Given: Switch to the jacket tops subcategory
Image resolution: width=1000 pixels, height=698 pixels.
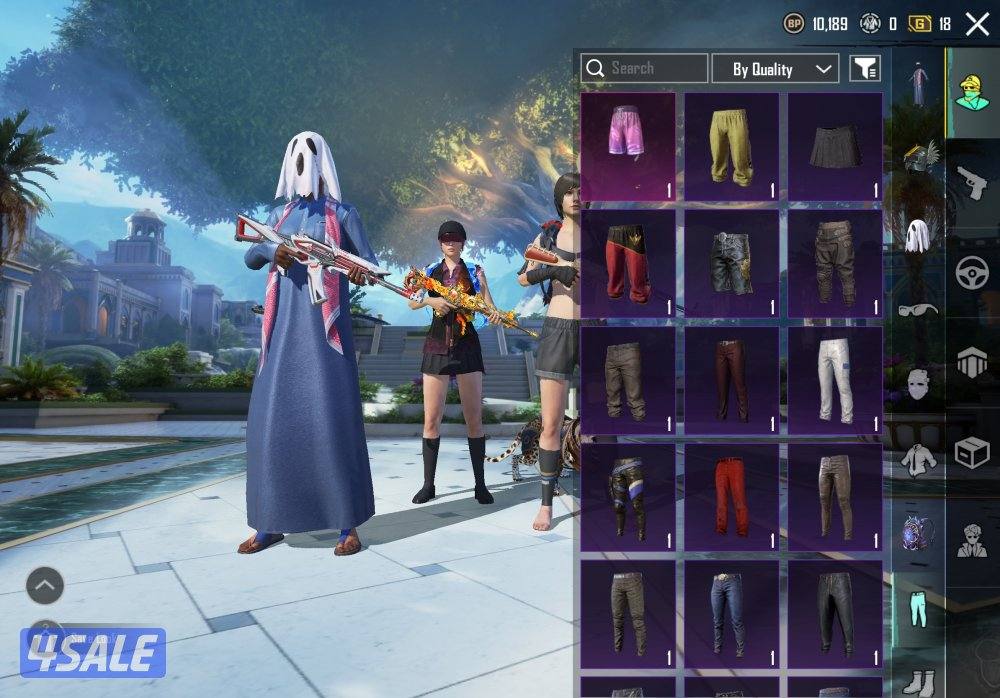Looking at the screenshot, I should click(x=918, y=458).
